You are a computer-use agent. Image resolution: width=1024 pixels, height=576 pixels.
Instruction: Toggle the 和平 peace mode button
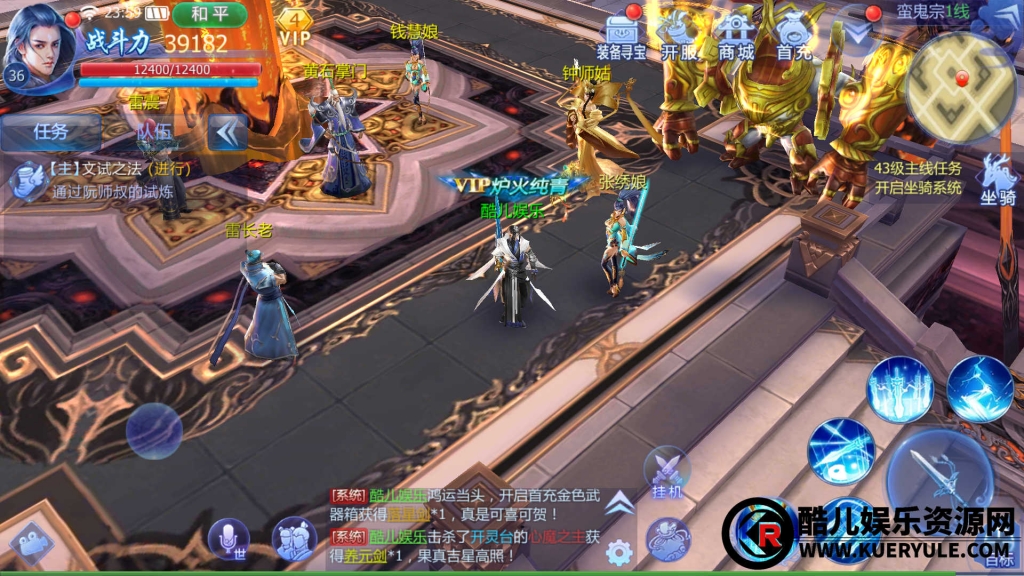tap(209, 14)
